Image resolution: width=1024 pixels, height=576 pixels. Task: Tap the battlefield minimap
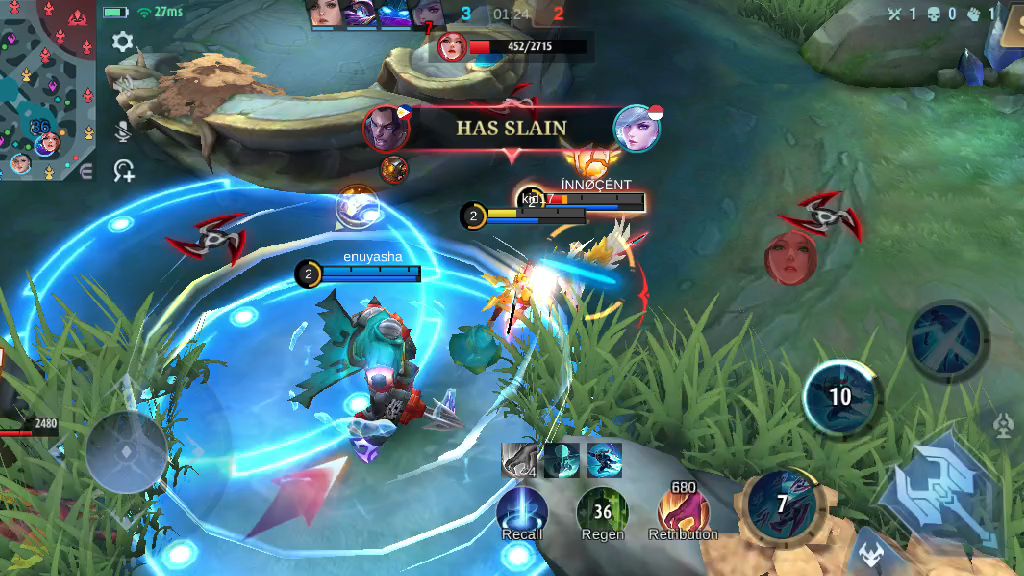(x=46, y=88)
